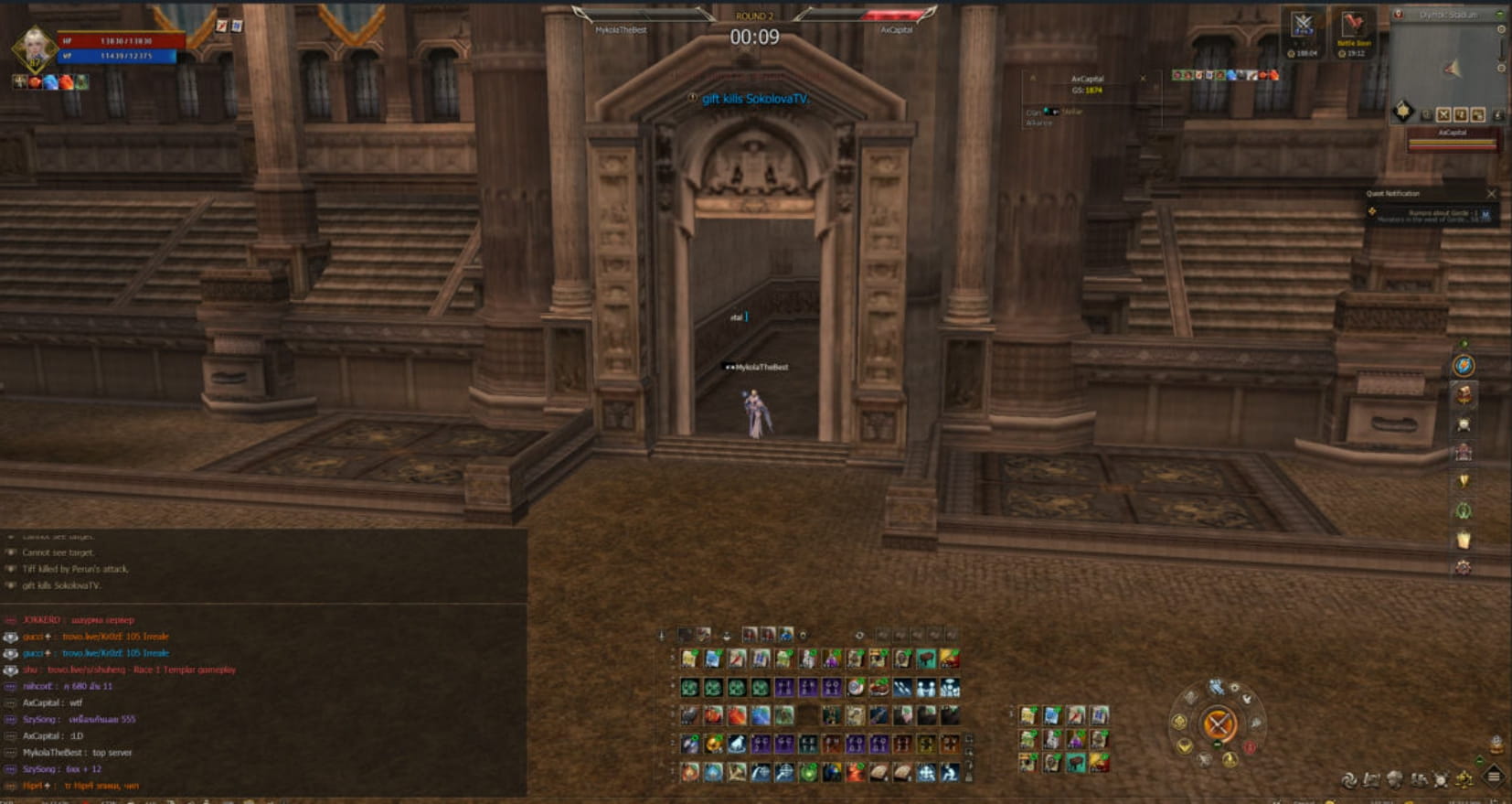Click the player portrait in the status panel

[x=35, y=46]
